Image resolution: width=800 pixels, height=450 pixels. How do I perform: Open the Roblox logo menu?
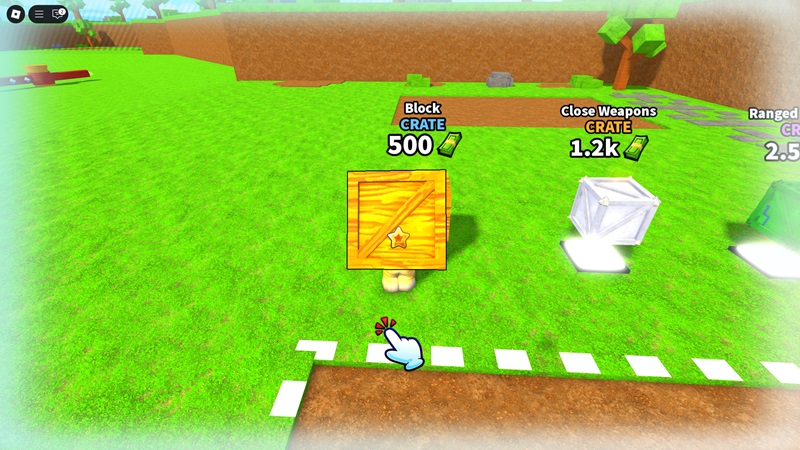pyautogui.click(x=14, y=14)
